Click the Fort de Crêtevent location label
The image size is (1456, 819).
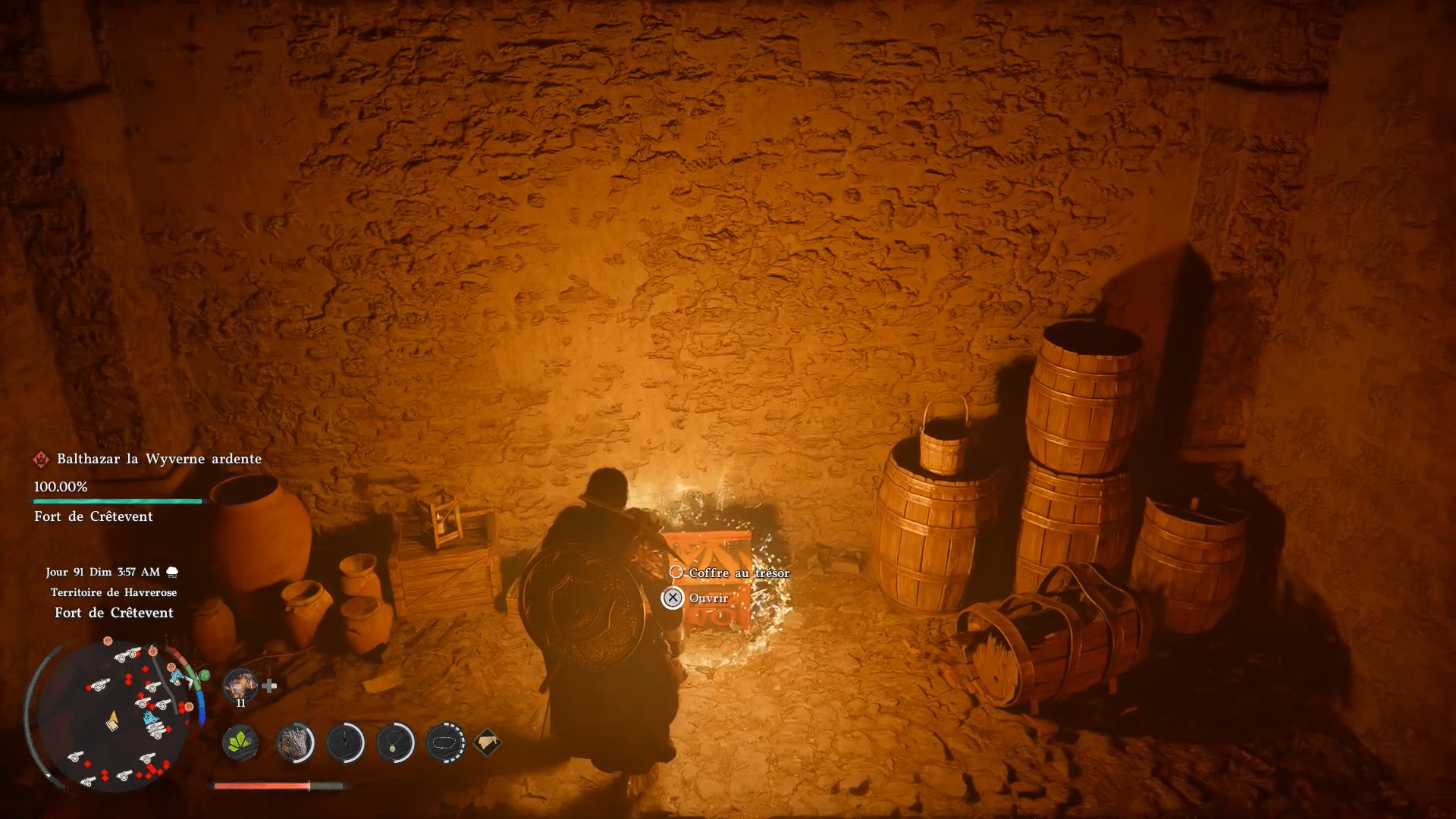[114, 613]
